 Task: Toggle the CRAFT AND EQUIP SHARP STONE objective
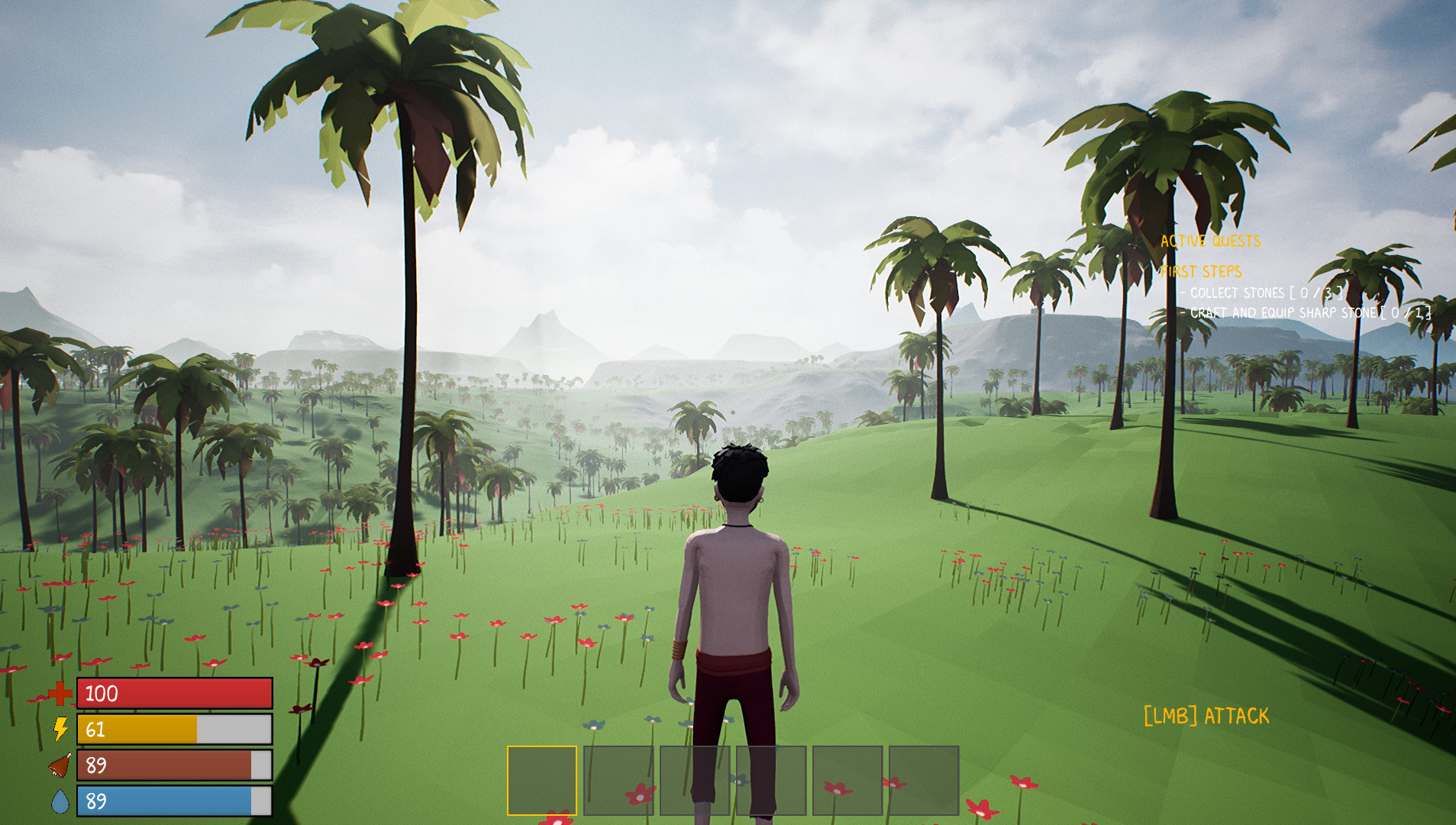[1307, 312]
